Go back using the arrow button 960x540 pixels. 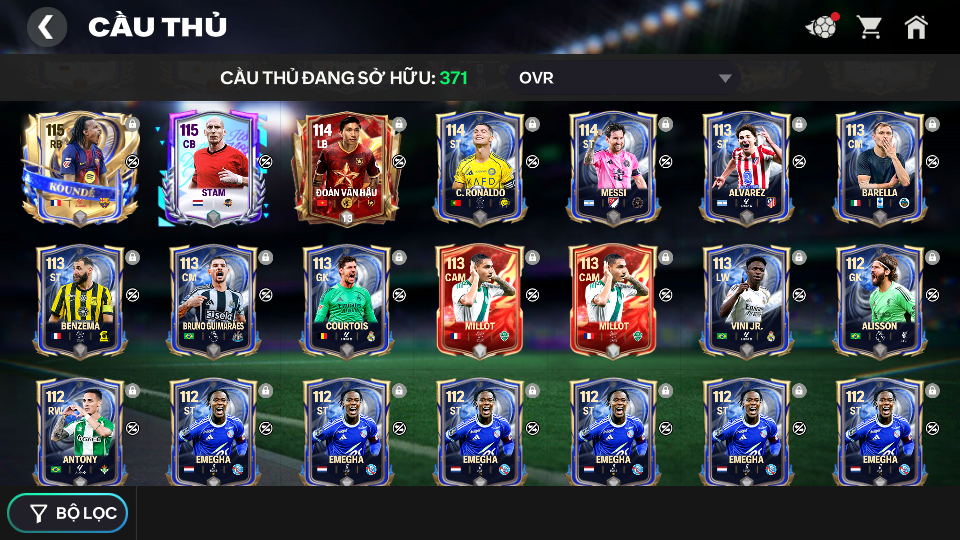tap(46, 27)
